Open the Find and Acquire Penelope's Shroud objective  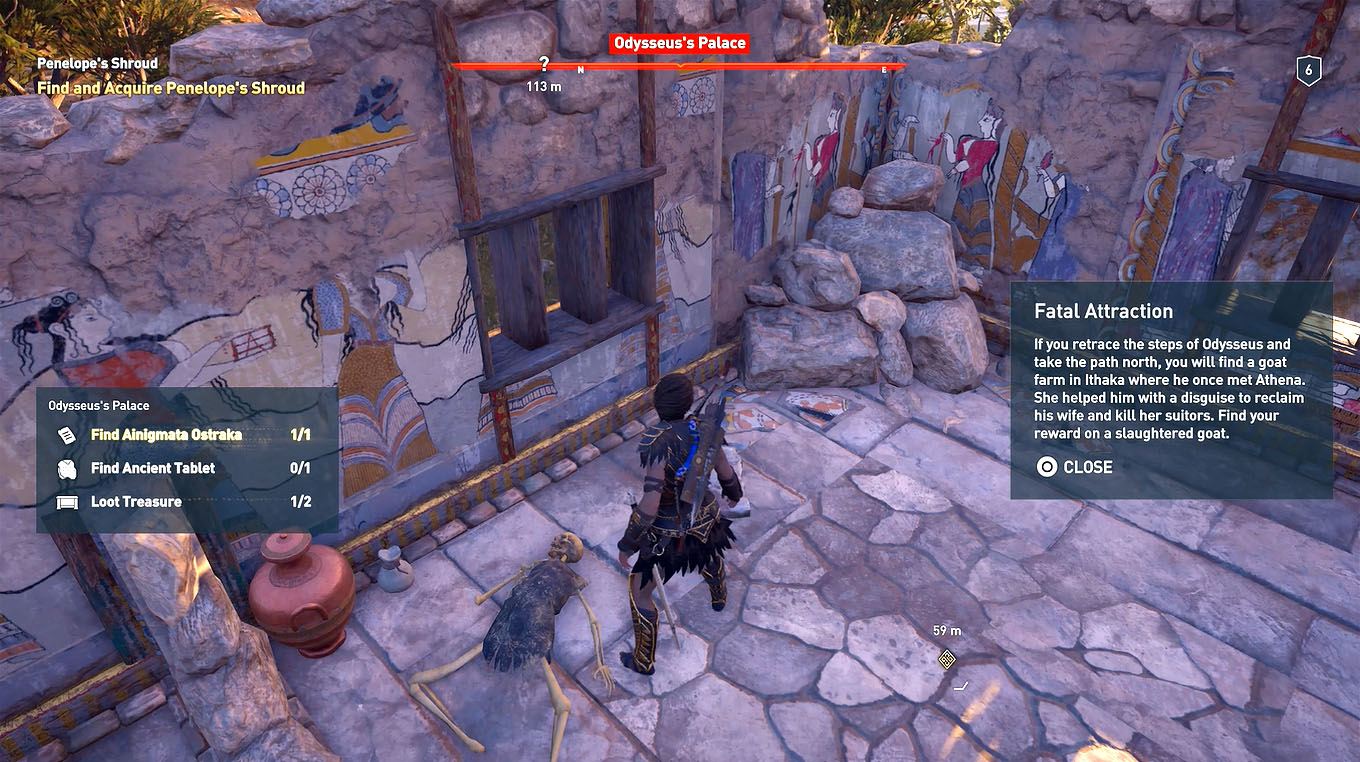[x=171, y=88]
